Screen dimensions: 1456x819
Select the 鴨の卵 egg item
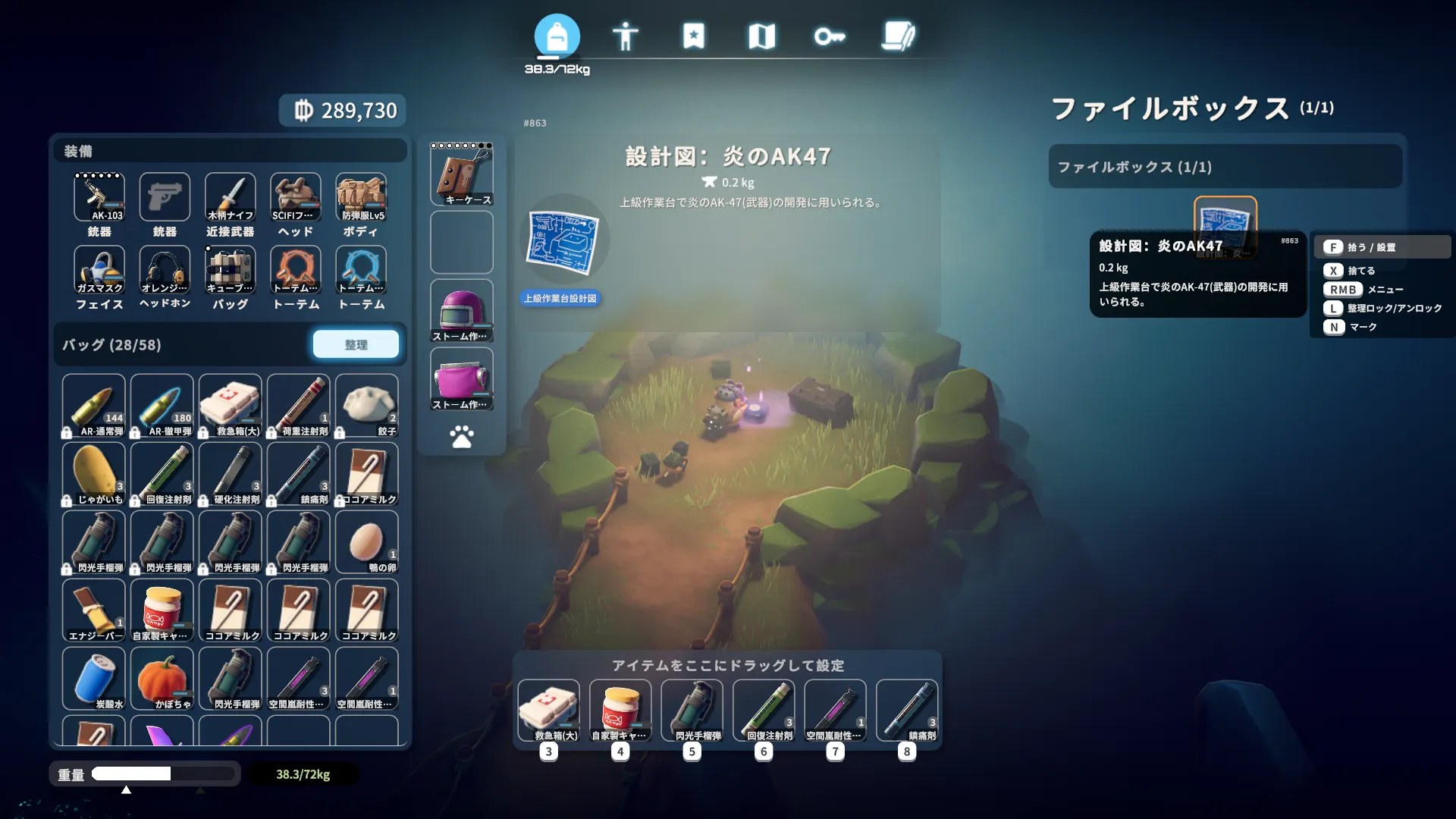[367, 542]
